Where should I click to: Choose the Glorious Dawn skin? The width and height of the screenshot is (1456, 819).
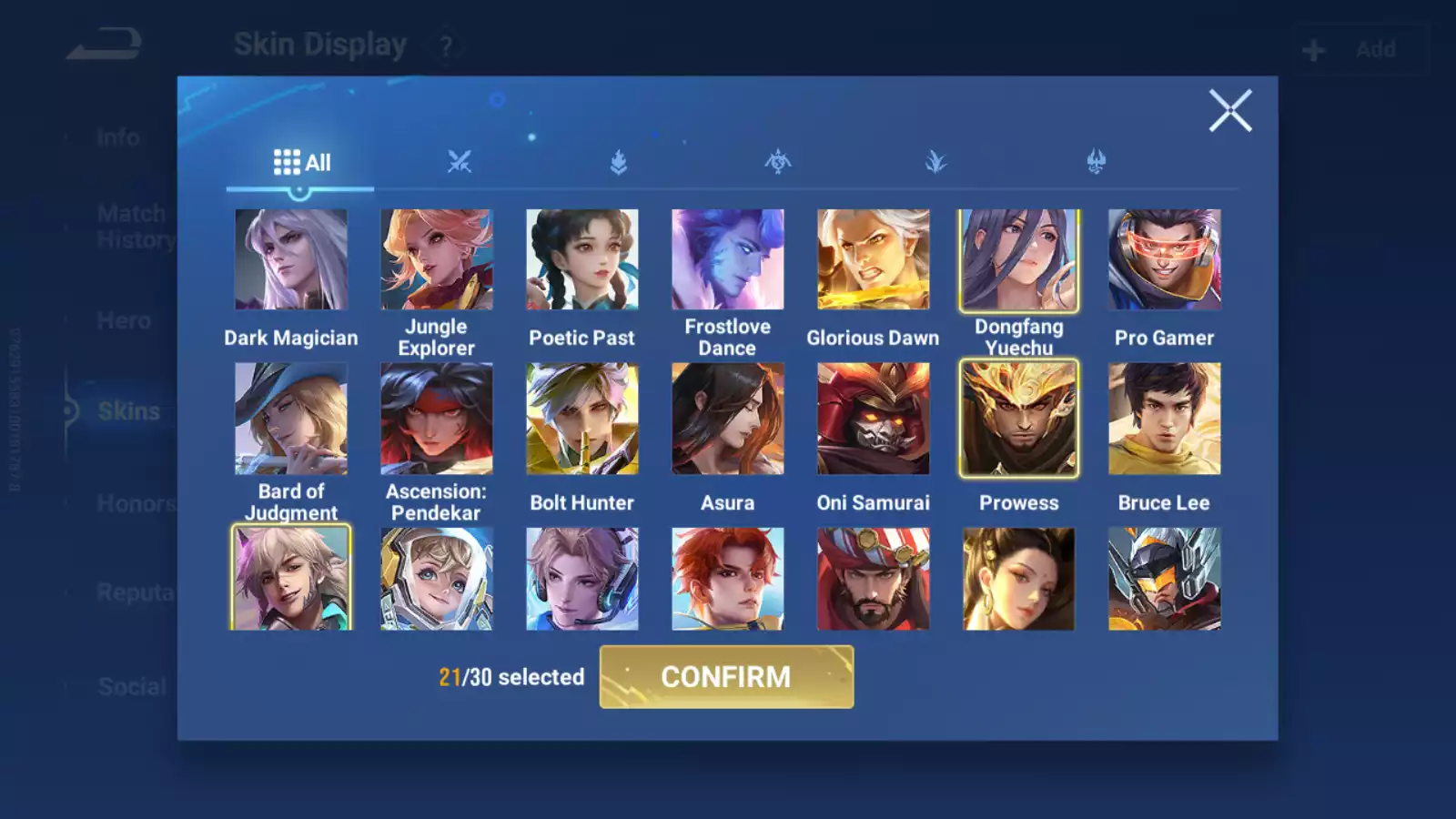coord(874,260)
